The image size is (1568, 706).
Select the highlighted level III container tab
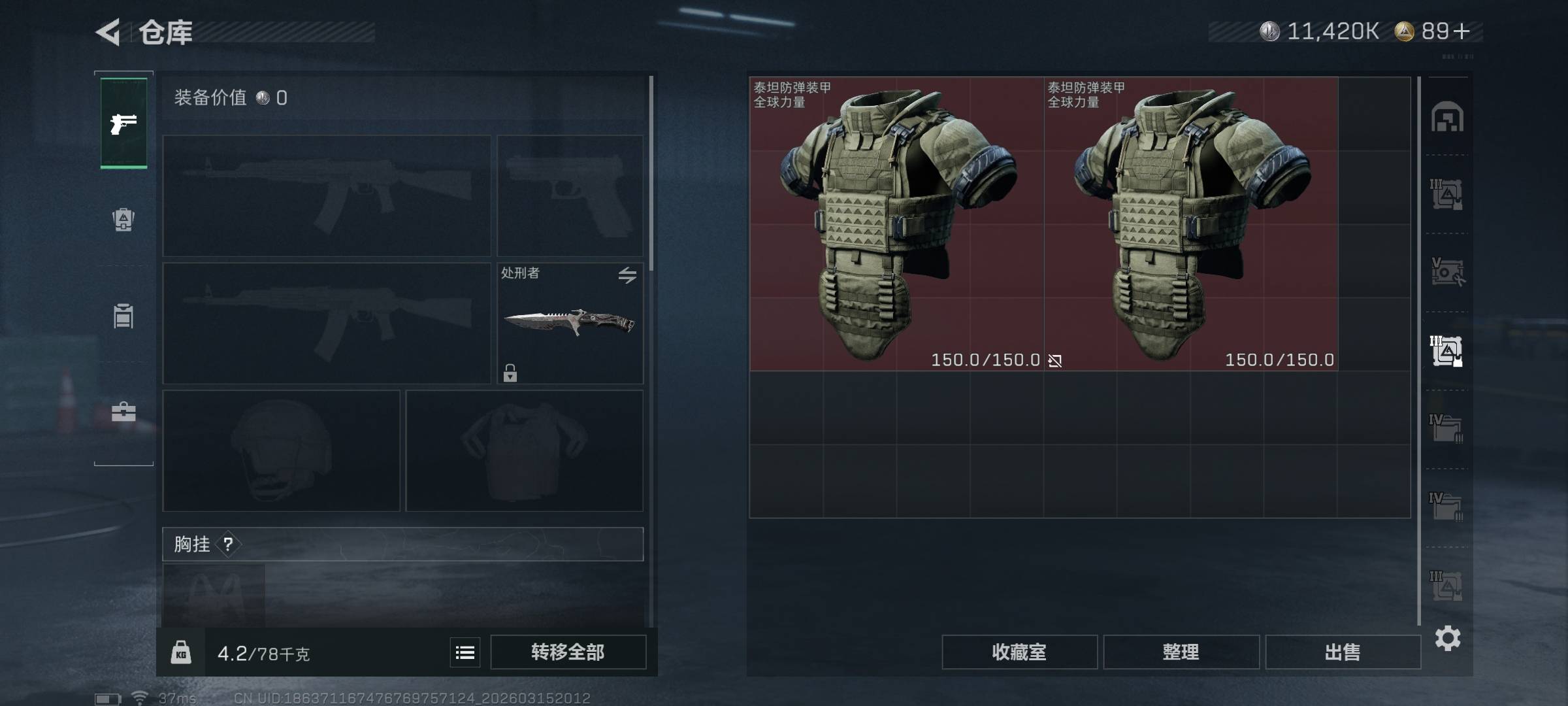[1447, 351]
